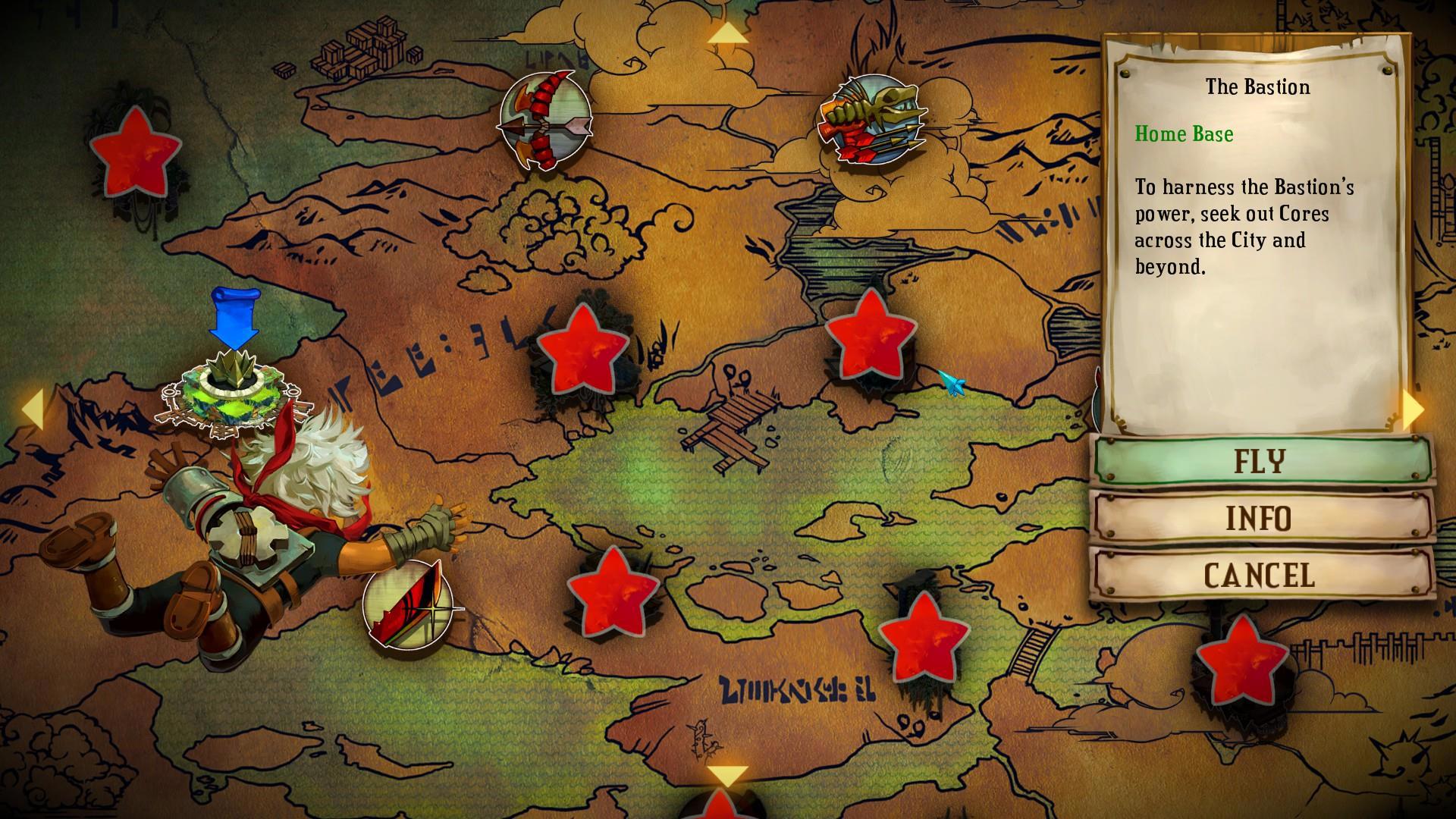
Task: Cancel the destination selection
Action: (x=1261, y=576)
